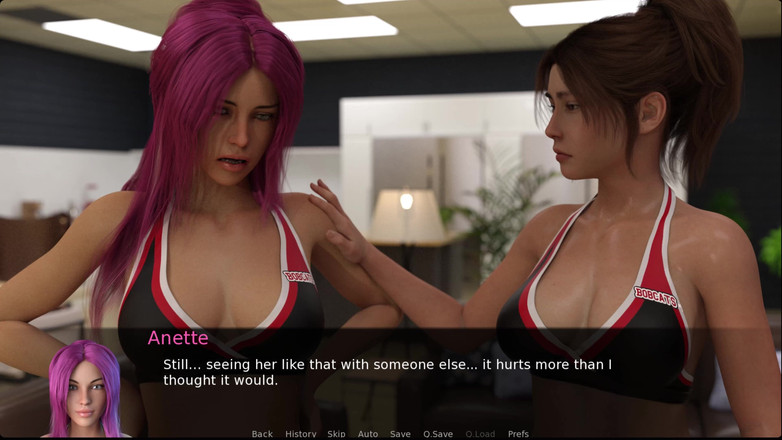Go back to the previous line
The width and height of the screenshot is (782, 440).
click(x=262, y=434)
